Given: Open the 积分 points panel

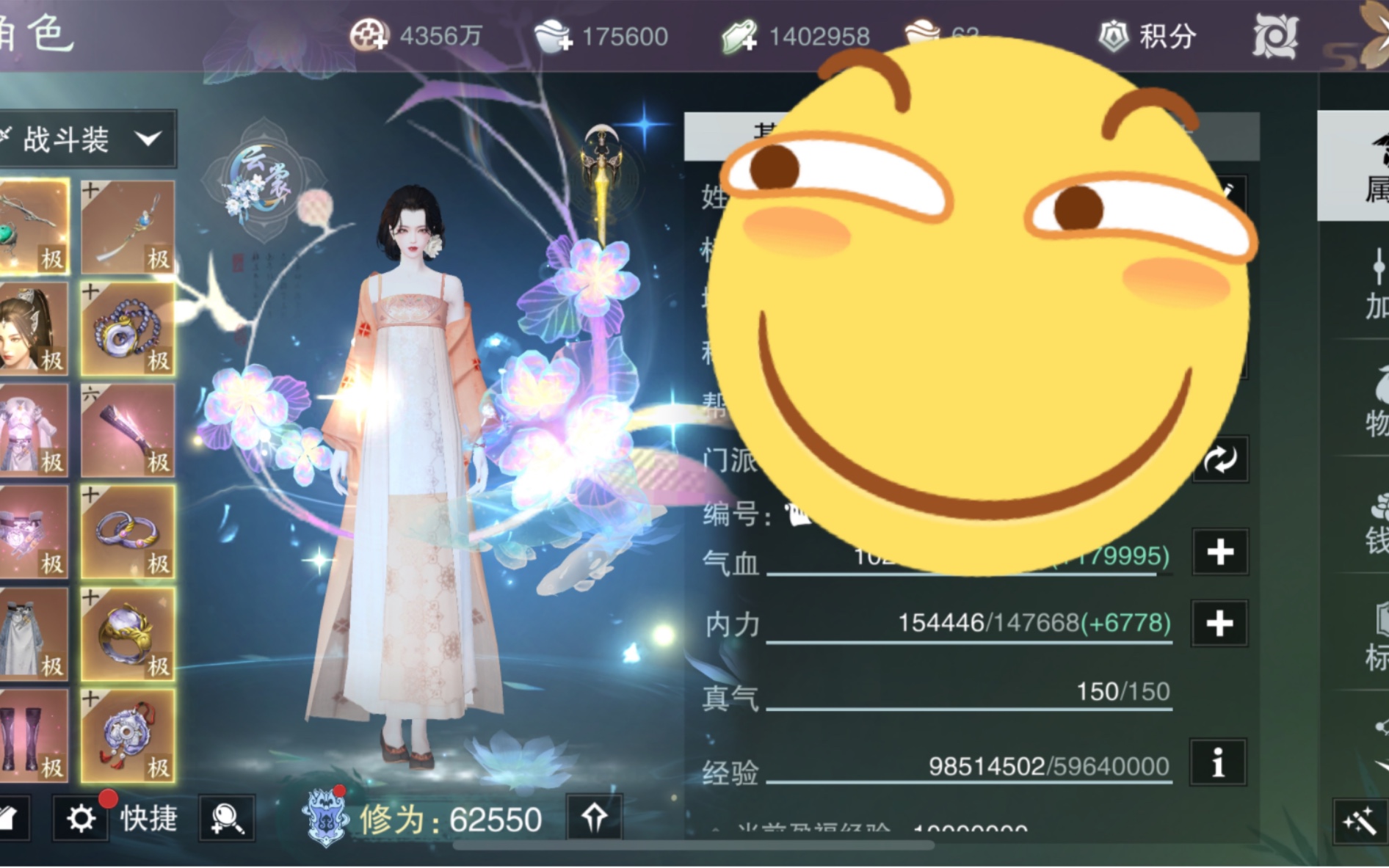Looking at the screenshot, I should coord(1149,36).
